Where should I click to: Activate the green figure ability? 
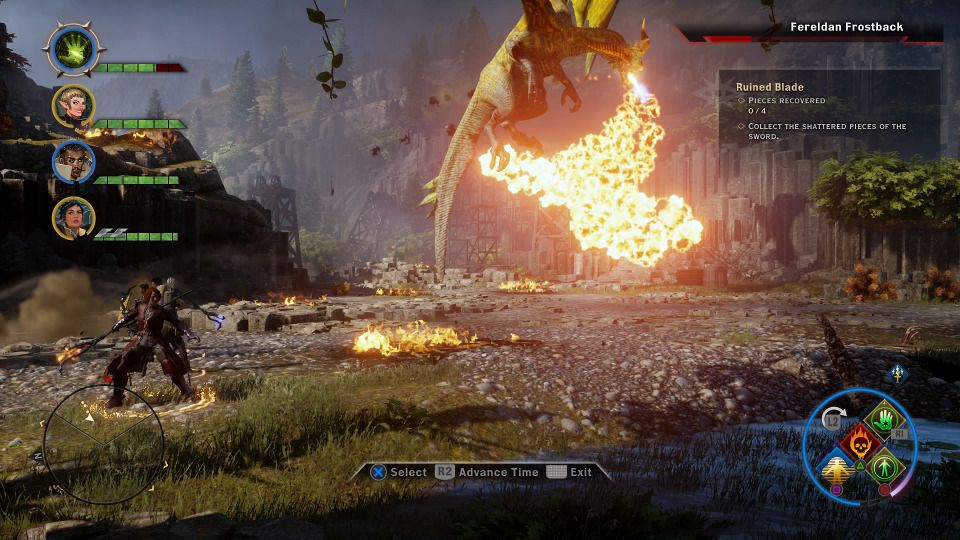tap(883, 466)
